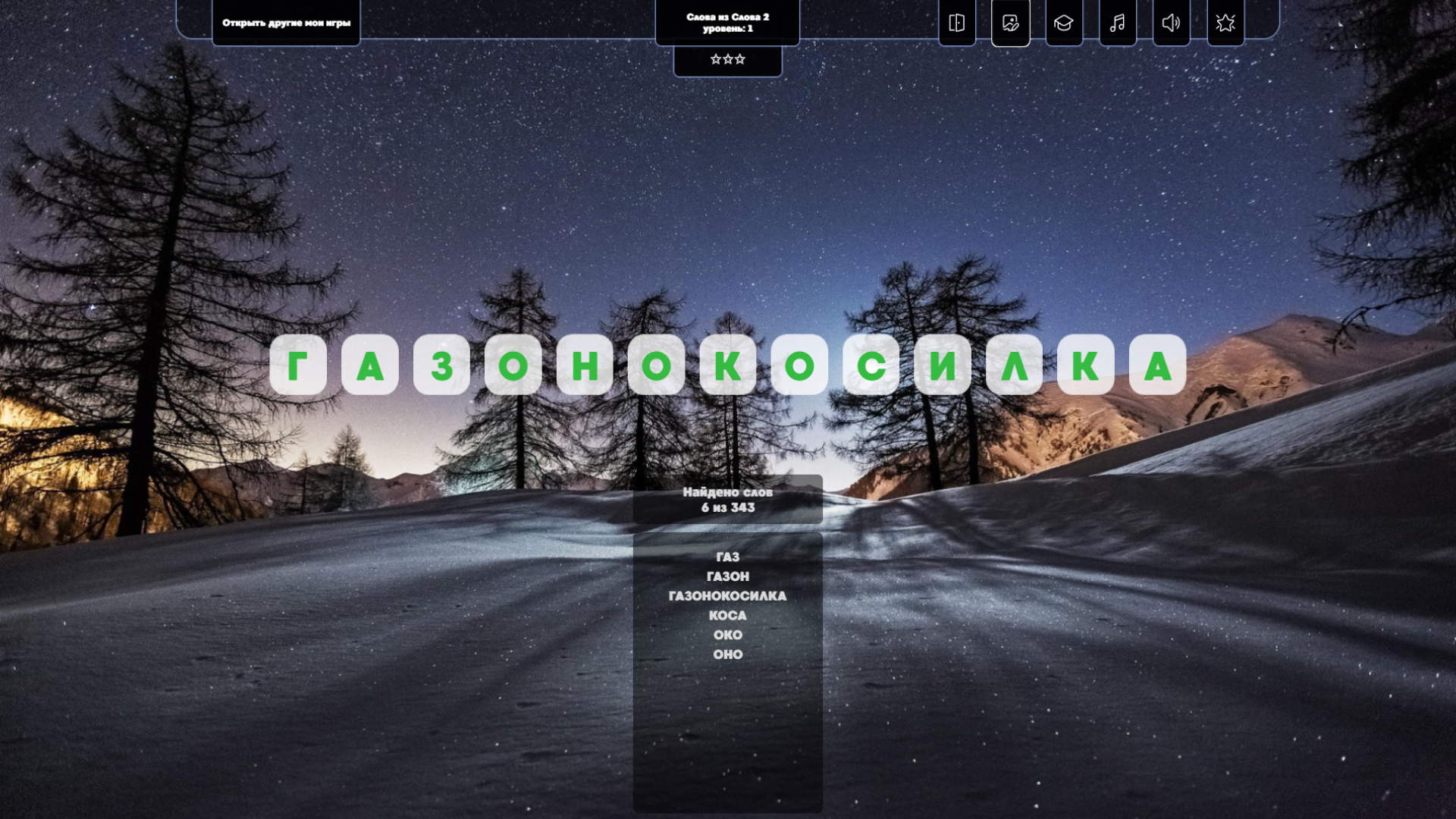The image size is (1456, 819).
Task: Select the word КОСА in the found list
Action: tap(727, 616)
